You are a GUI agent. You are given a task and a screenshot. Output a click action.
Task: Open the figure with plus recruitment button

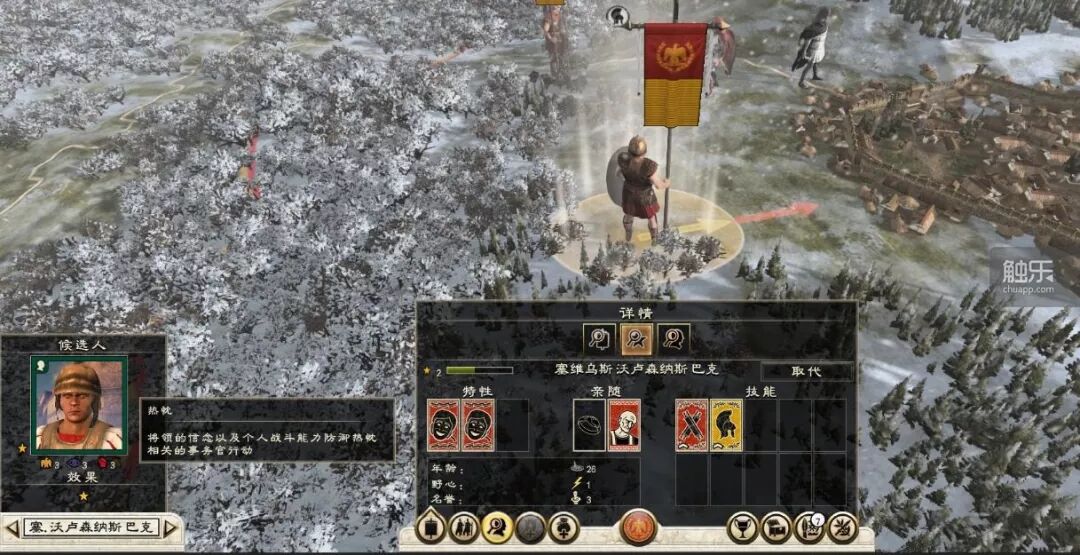click(564, 526)
